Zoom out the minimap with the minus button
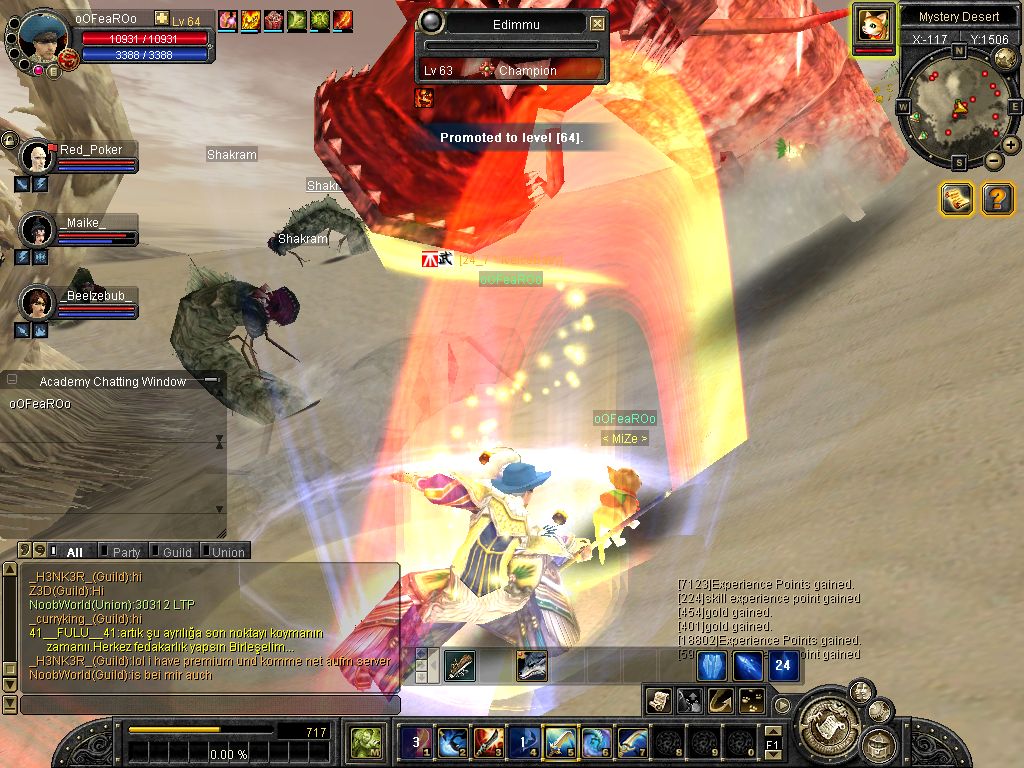 (994, 161)
